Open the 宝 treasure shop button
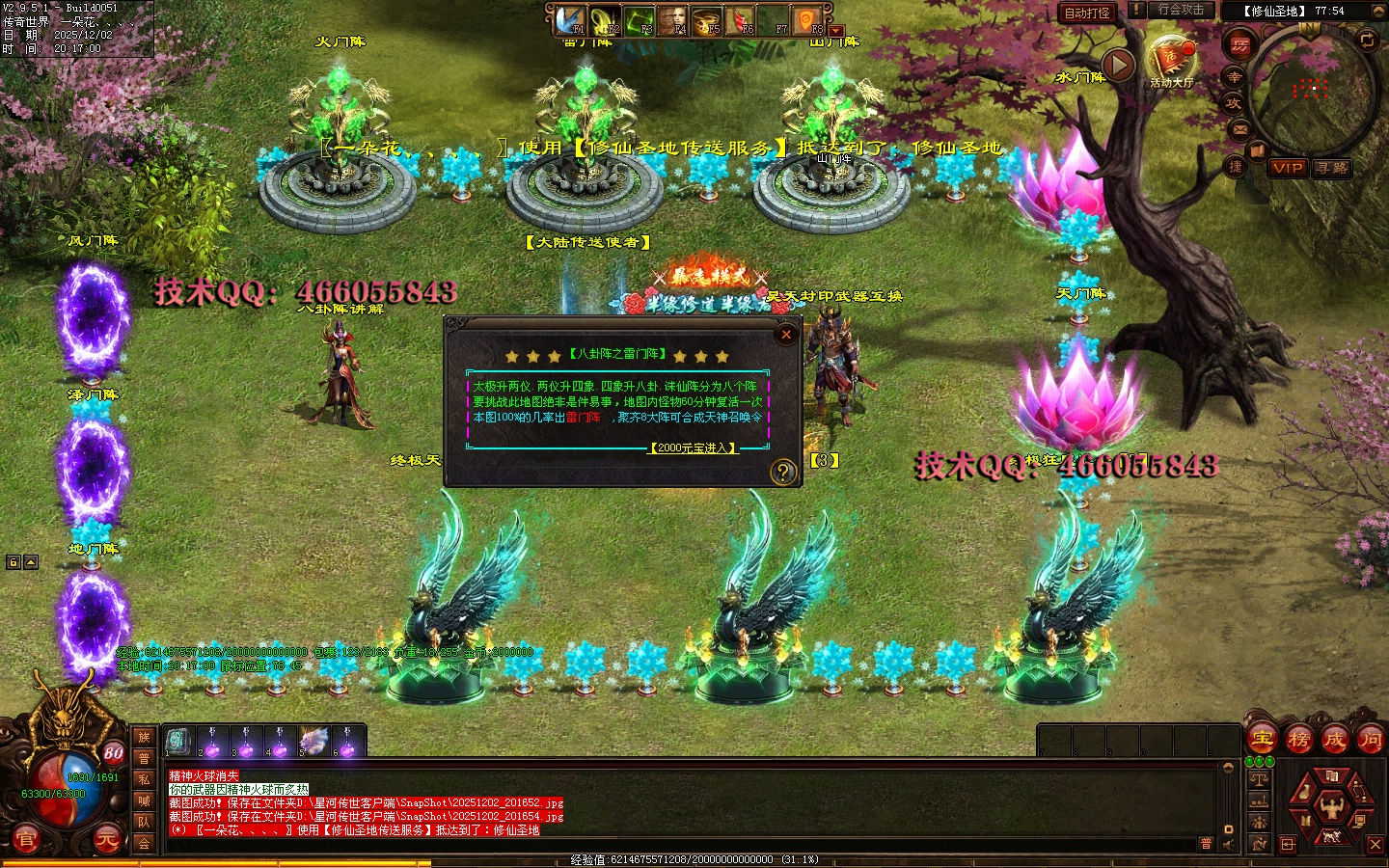Viewport: 1389px width, 868px height. pyautogui.click(x=1262, y=740)
